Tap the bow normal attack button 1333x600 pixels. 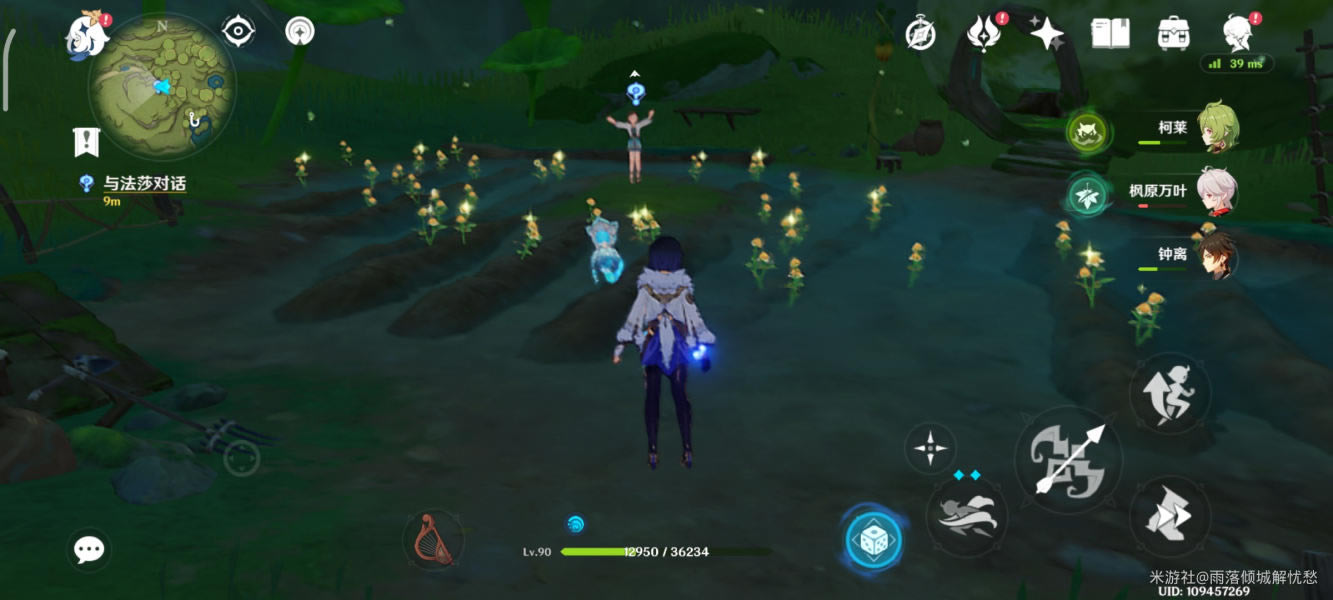[x=1067, y=459]
